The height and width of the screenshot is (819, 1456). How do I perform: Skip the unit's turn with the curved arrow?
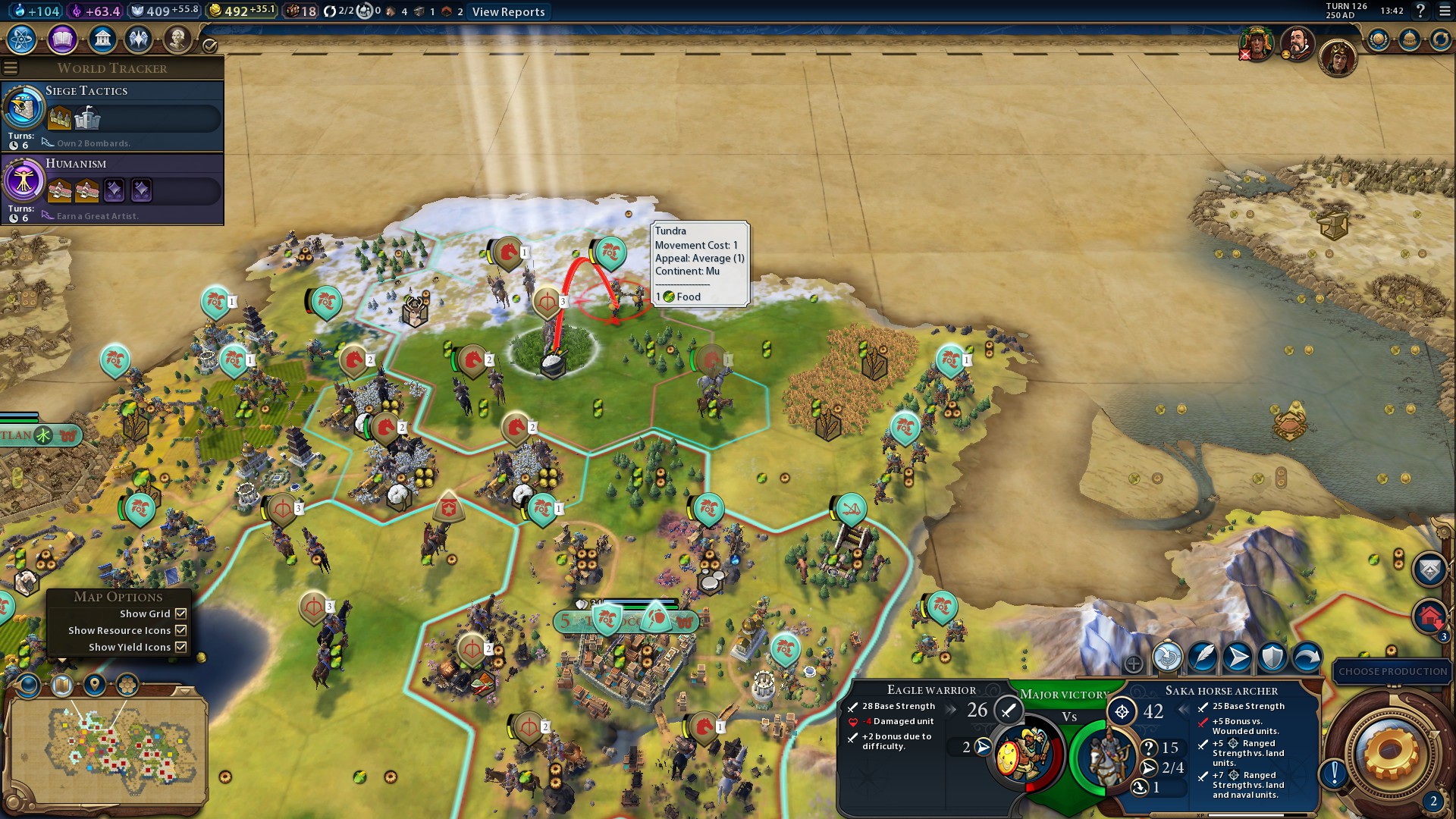[1307, 657]
